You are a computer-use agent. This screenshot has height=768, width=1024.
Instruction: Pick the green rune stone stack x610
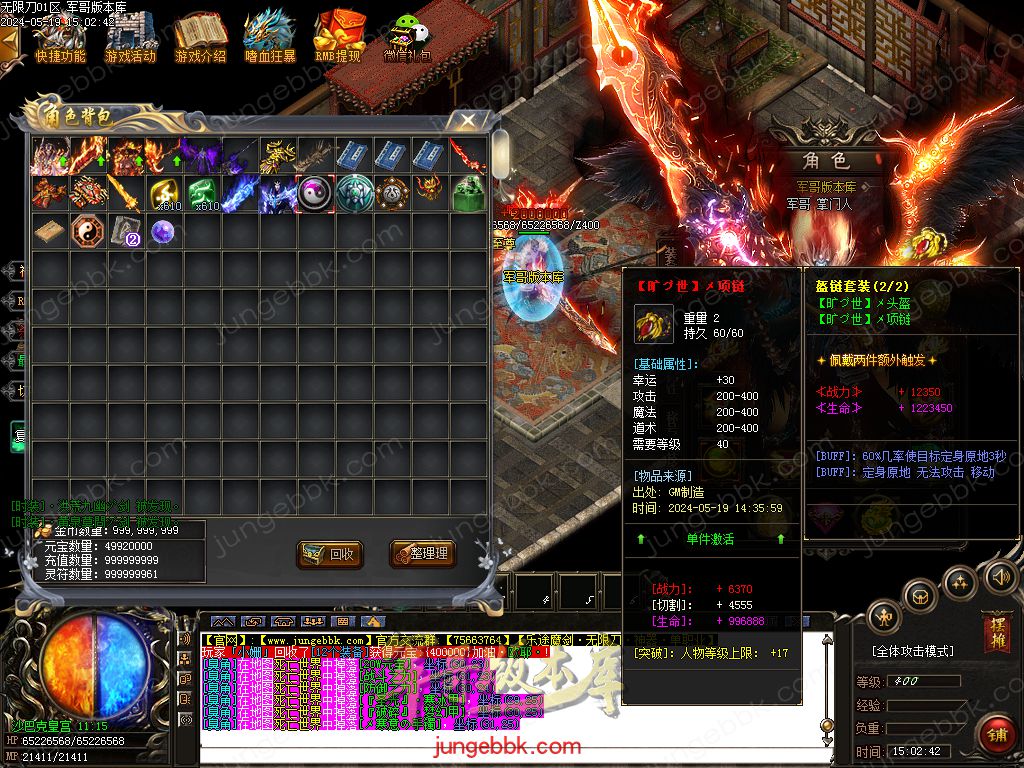click(x=202, y=193)
